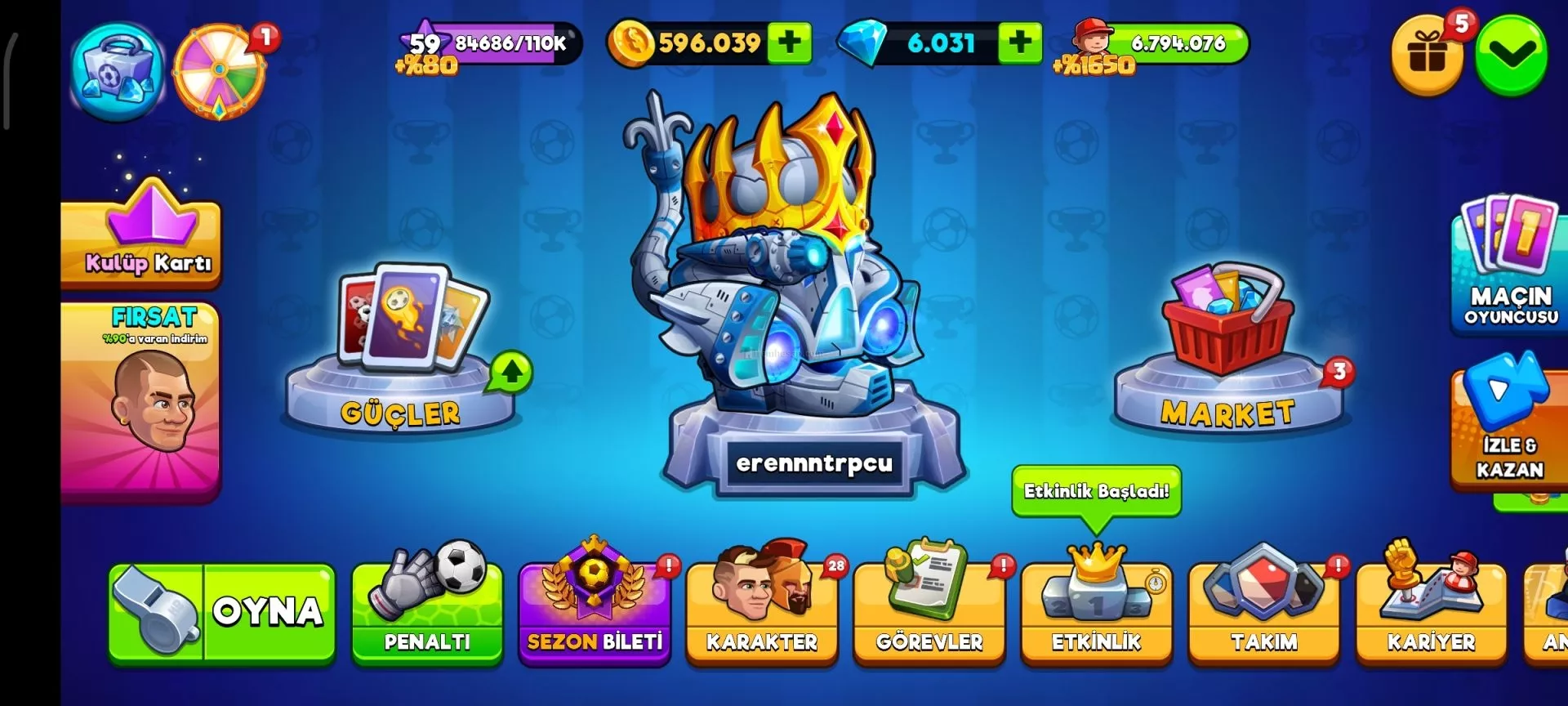Select İZLE & KAZAN video reward
The image size is (1568, 706).
(1509, 425)
